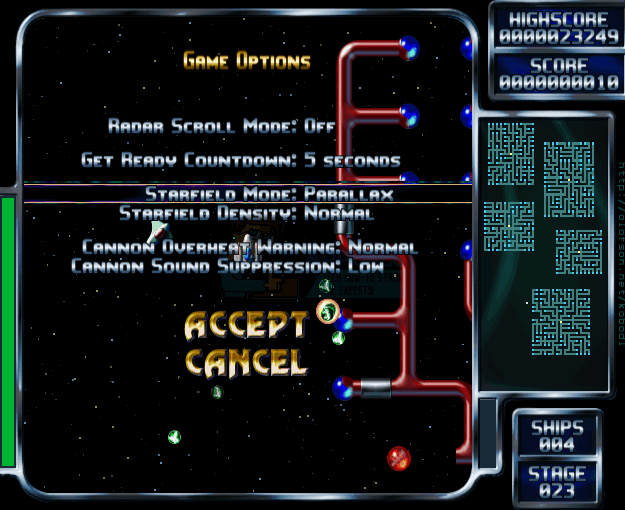Change the Starfield Density setting
Image resolution: width=625 pixels, height=510 pixels.
pyautogui.click(x=246, y=213)
